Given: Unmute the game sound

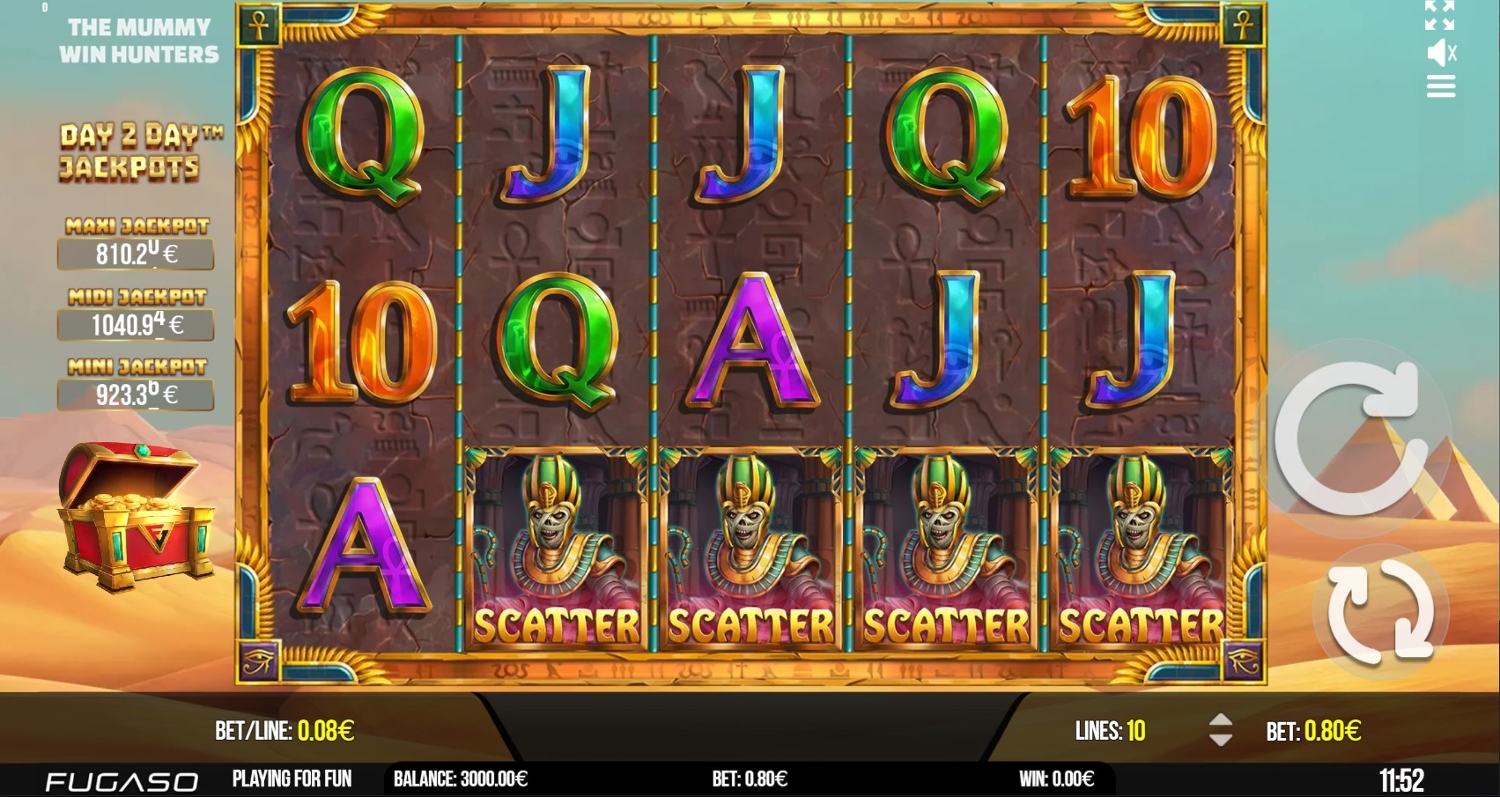Looking at the screenshot, I should (1440, 53).
